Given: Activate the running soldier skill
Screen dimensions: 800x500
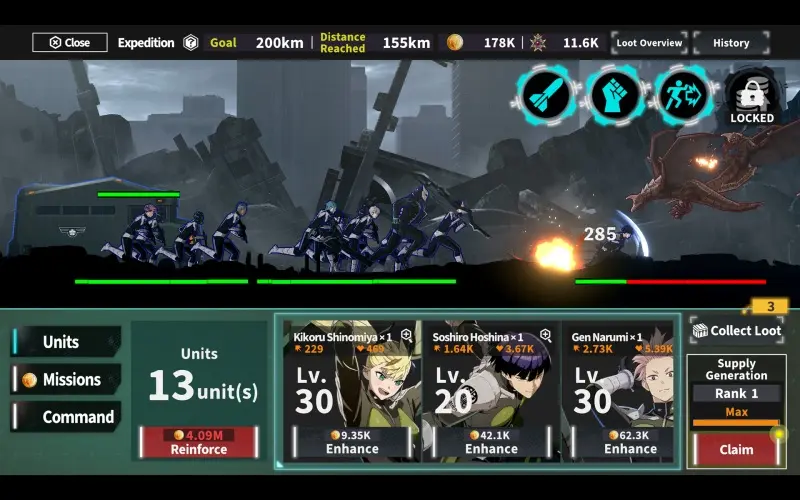Looking at the screenshot, I should 683,96.
